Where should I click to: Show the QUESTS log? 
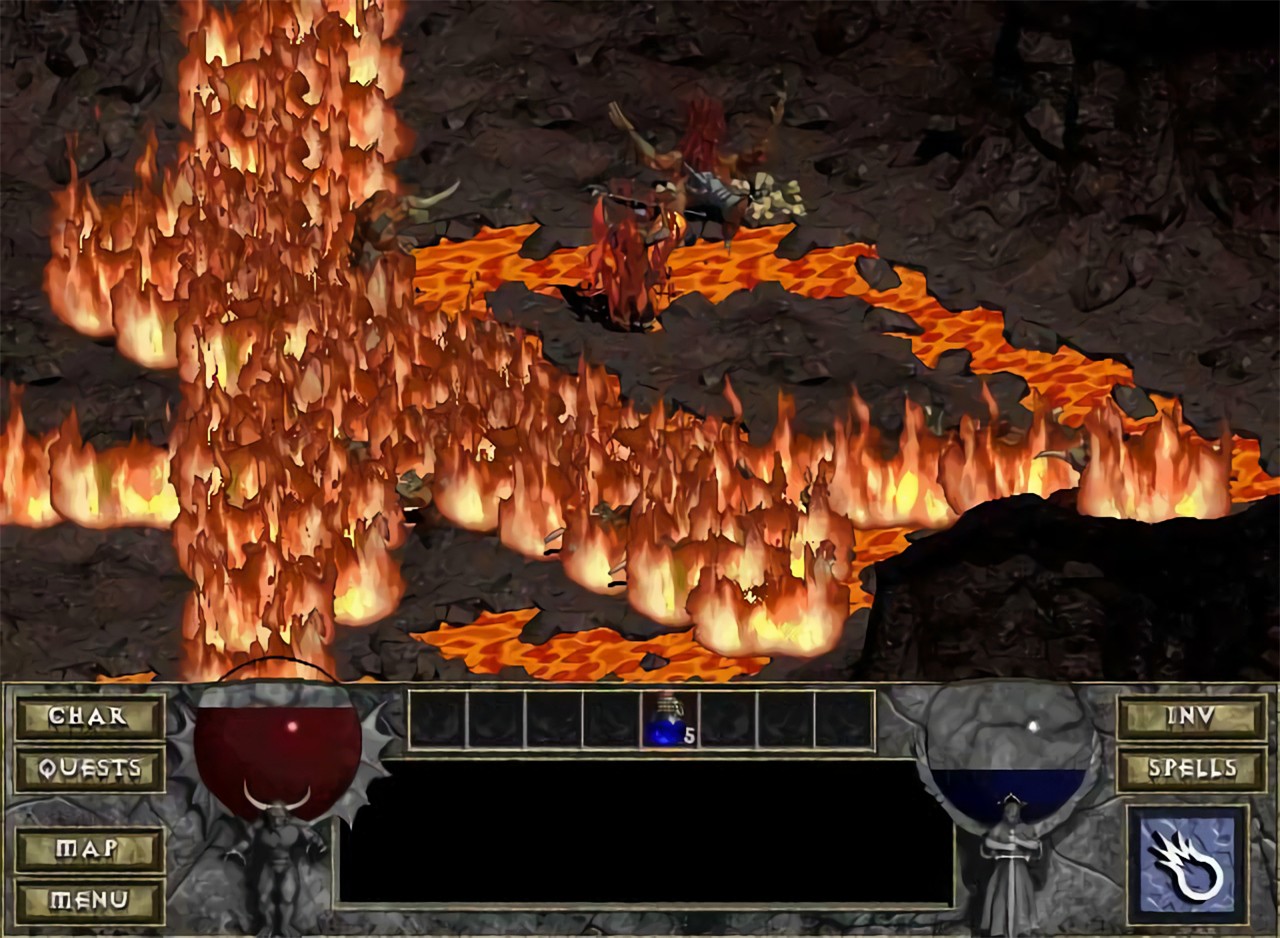tap(89, 768)
